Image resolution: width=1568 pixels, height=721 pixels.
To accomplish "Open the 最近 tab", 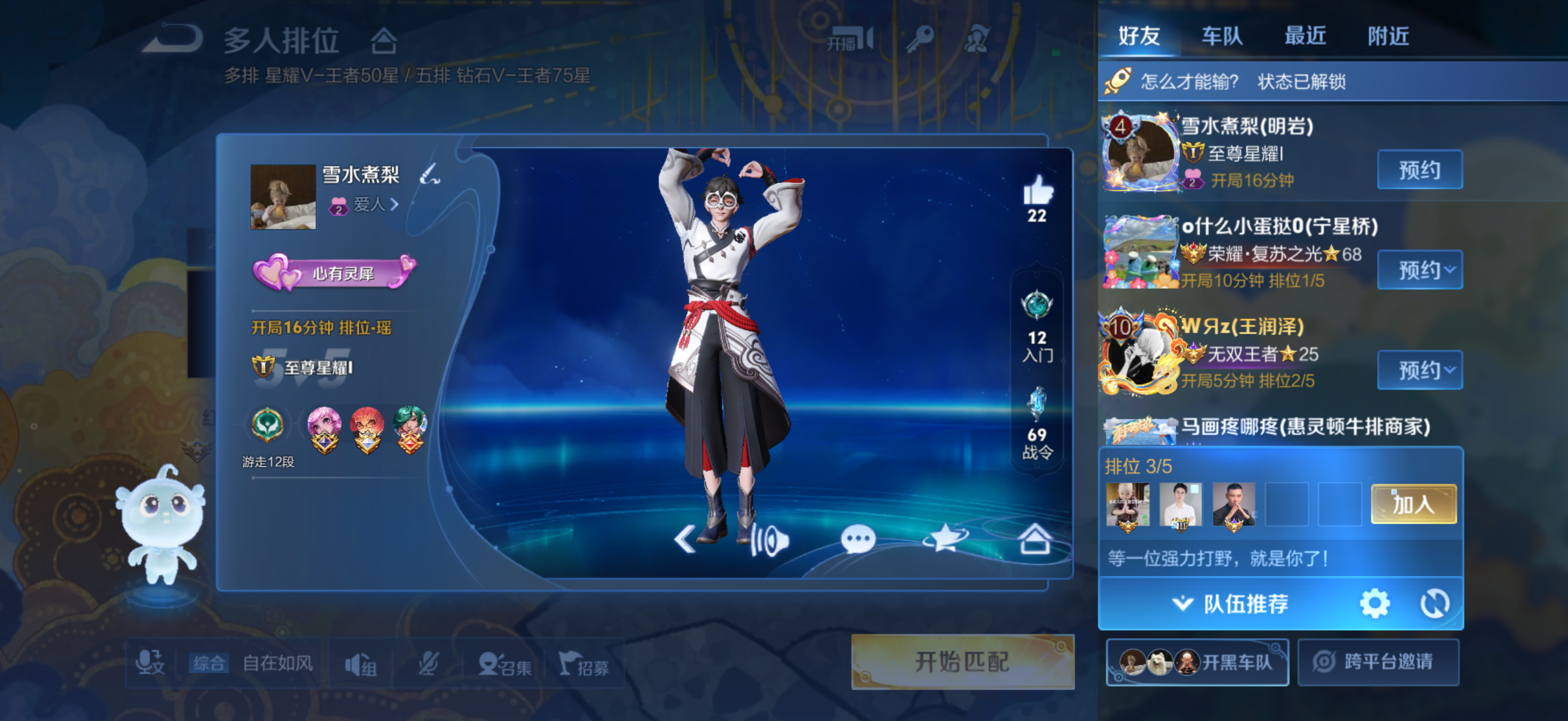I will pos(1304,36).
